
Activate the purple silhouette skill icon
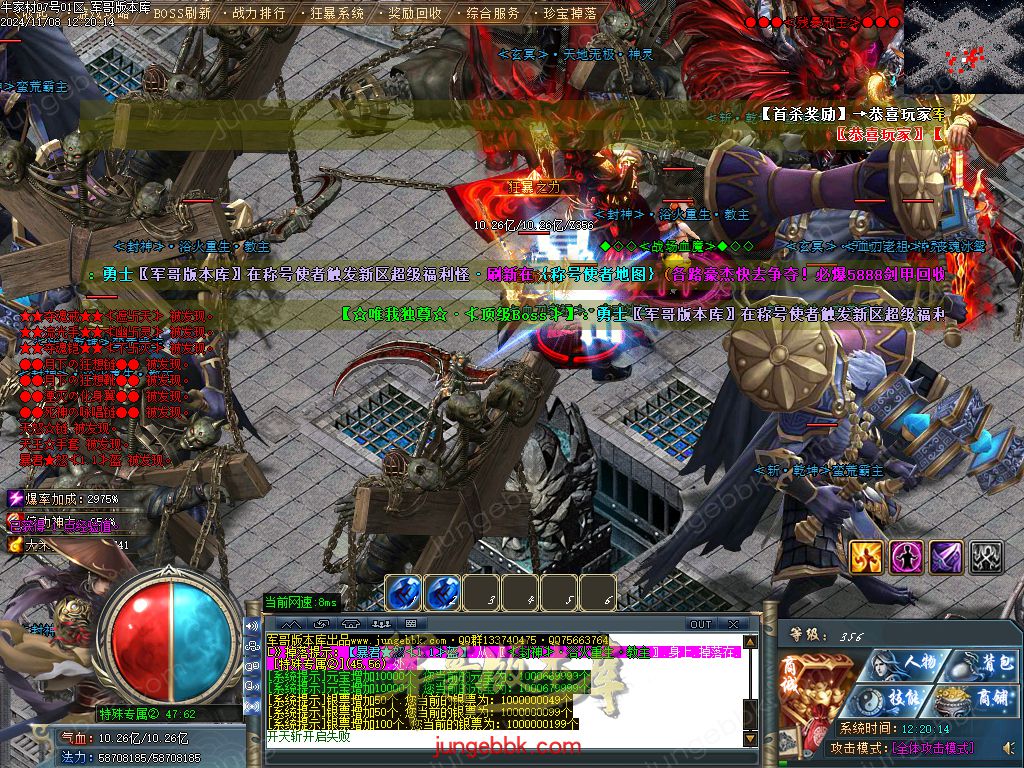(x=906, y=557)
